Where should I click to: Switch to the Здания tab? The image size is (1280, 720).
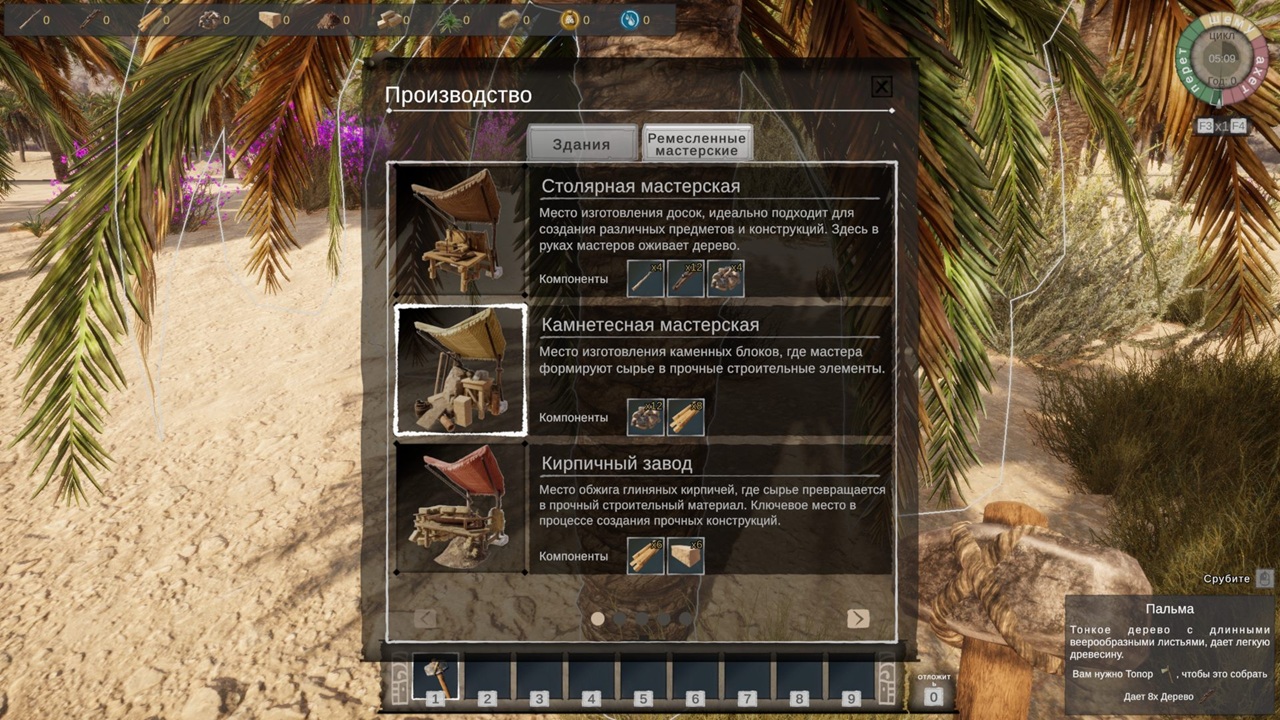[581, 144]
